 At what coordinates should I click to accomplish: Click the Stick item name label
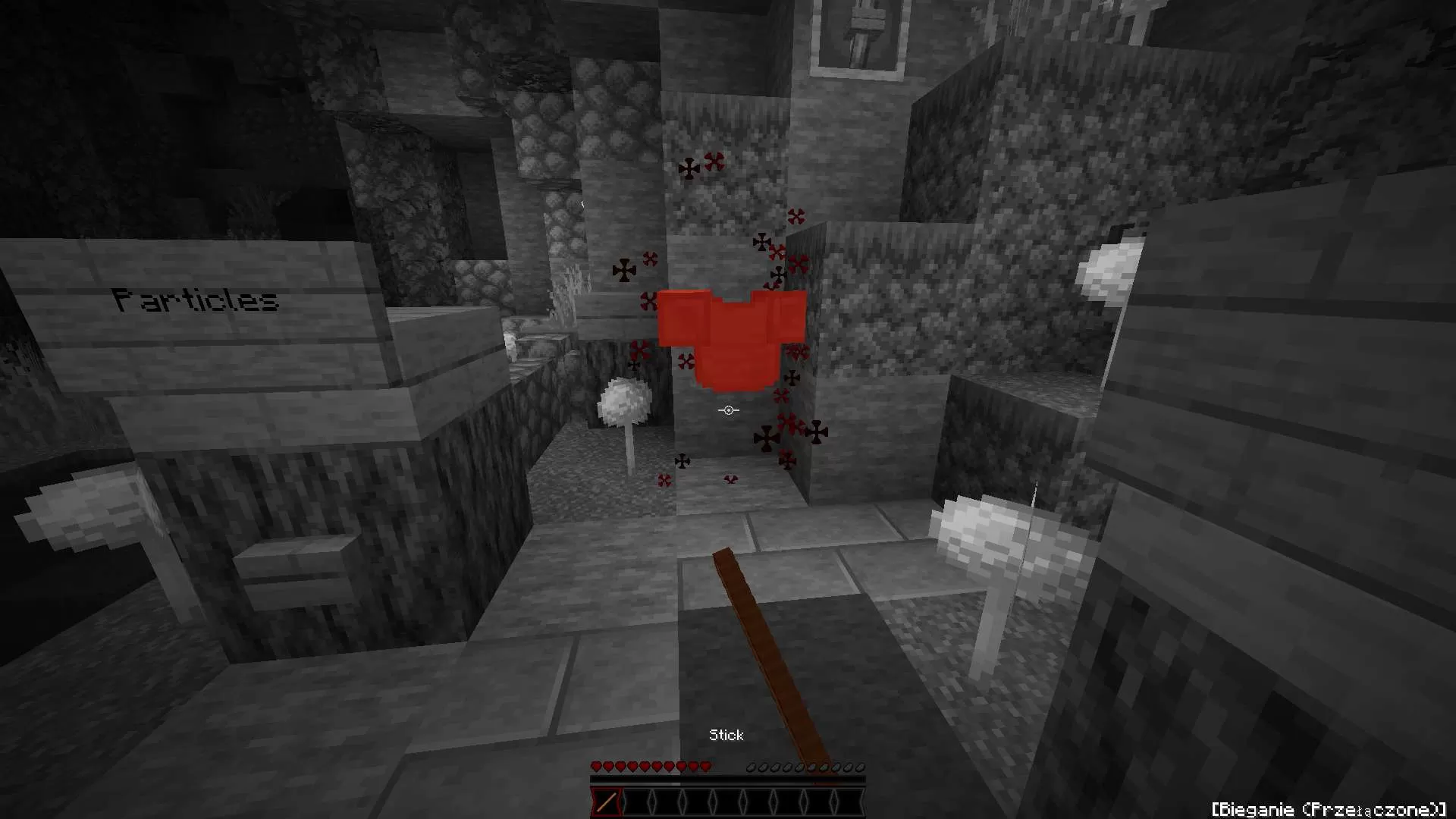726,734
